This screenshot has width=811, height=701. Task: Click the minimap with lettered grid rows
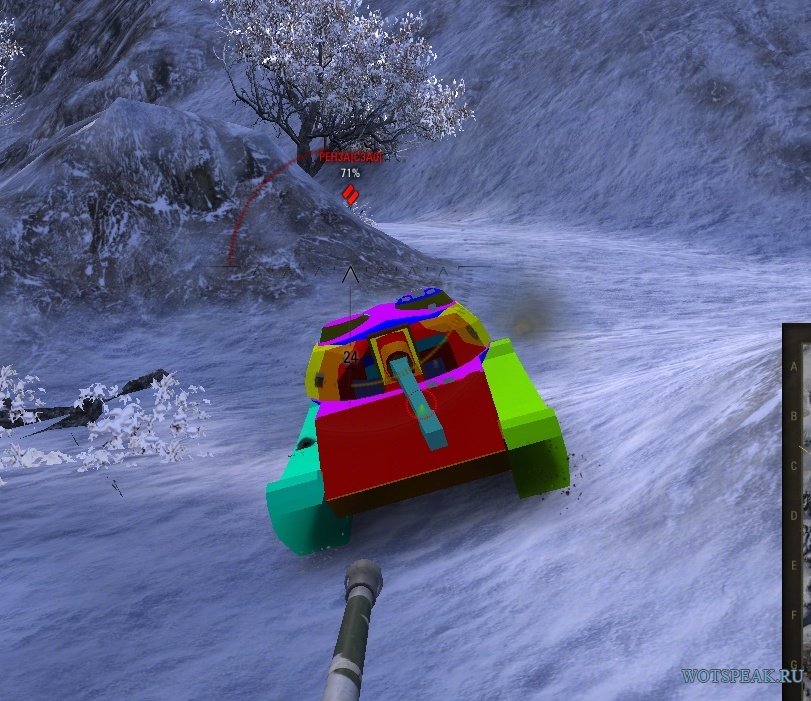797,510
